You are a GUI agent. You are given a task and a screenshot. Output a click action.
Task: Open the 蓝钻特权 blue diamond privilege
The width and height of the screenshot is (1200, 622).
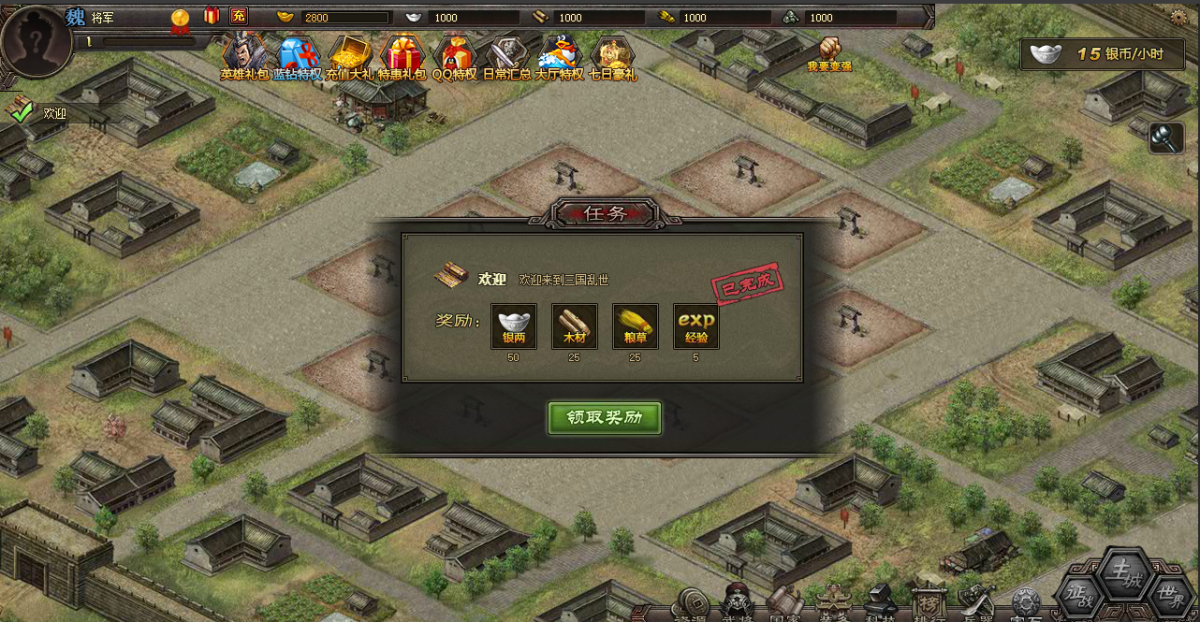coord(297,55)
